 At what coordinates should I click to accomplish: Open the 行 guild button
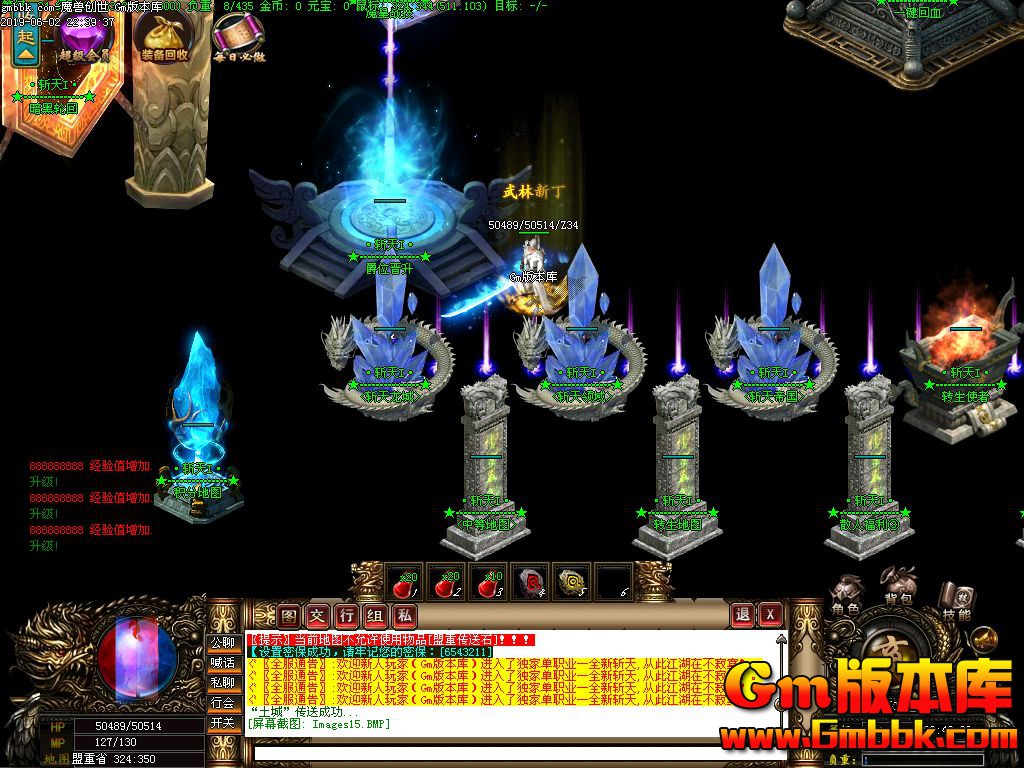pos(346,615)
